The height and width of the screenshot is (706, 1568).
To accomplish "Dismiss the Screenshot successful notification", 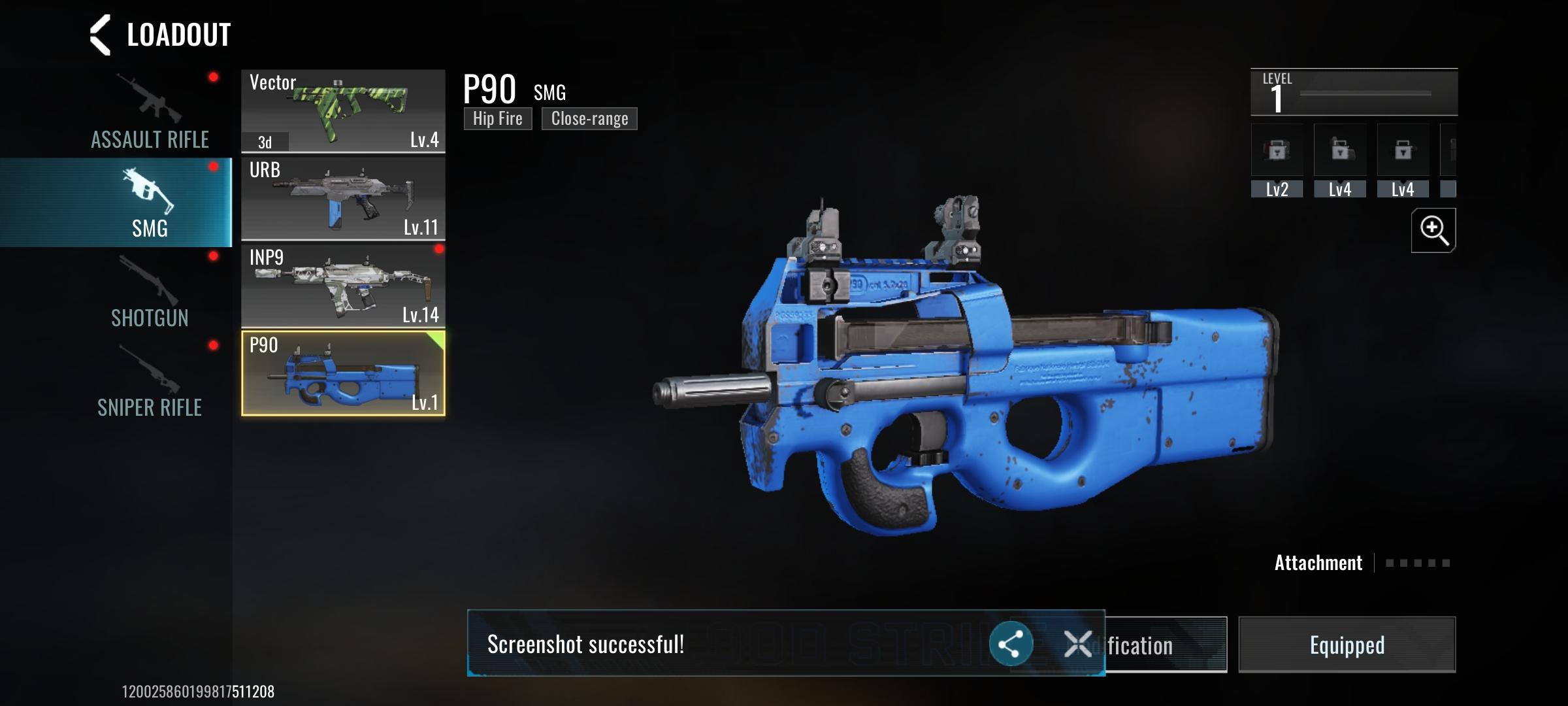I will click(x=1077, y=645).
